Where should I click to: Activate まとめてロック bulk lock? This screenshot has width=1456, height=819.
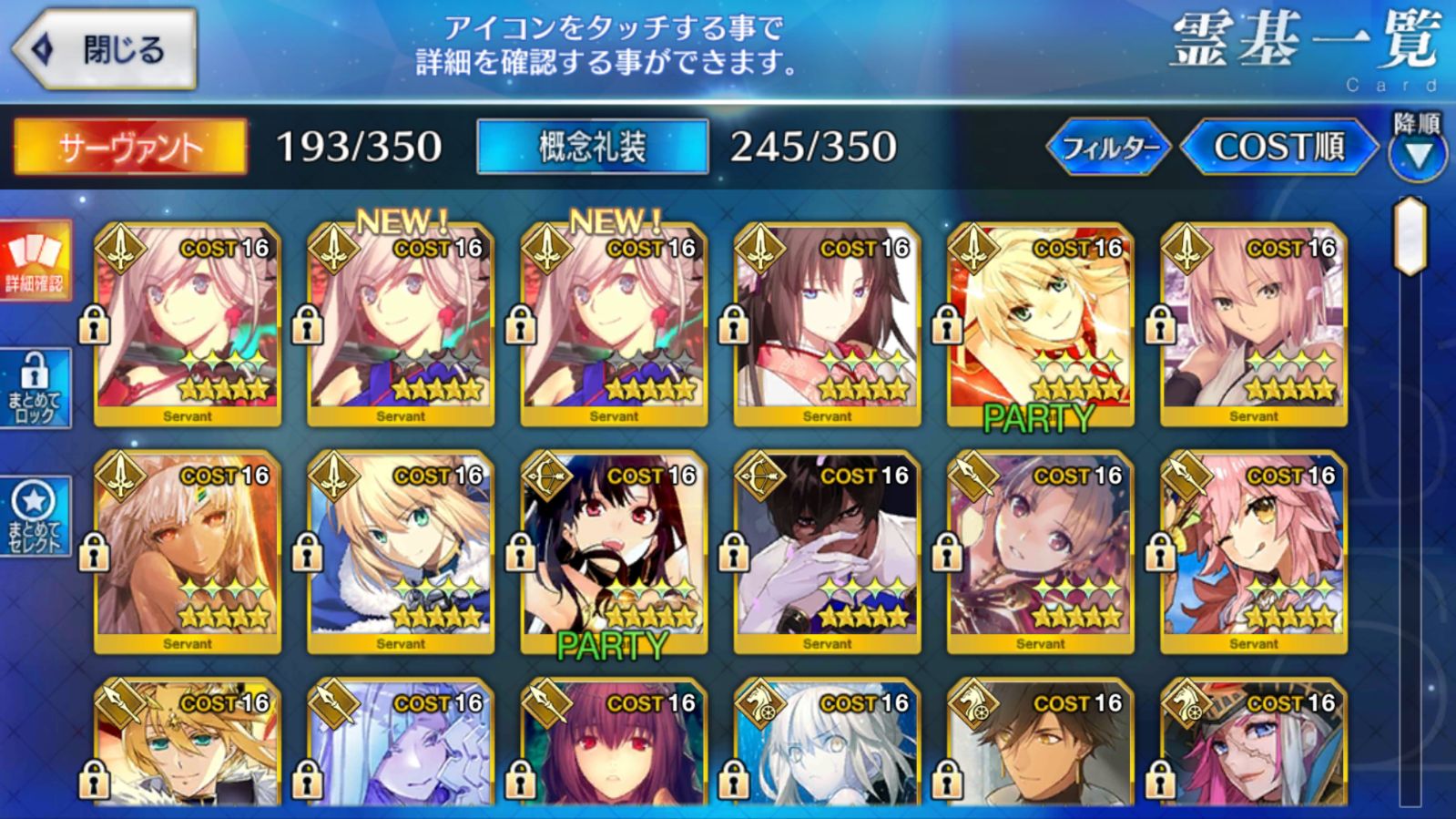pyautogui.click(x=35, y=389)
